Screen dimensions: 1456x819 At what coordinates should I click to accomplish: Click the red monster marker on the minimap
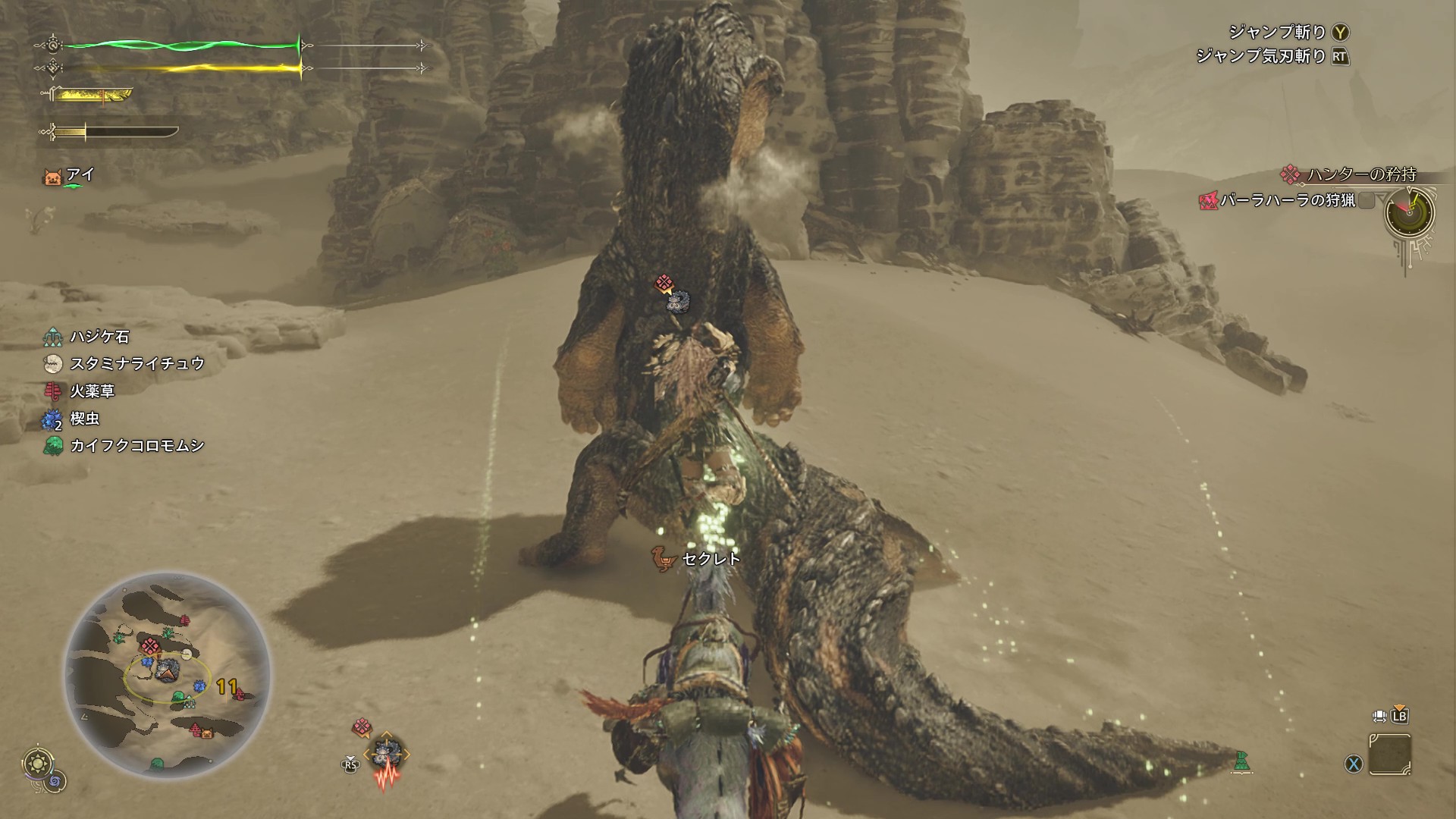point(149,646)
